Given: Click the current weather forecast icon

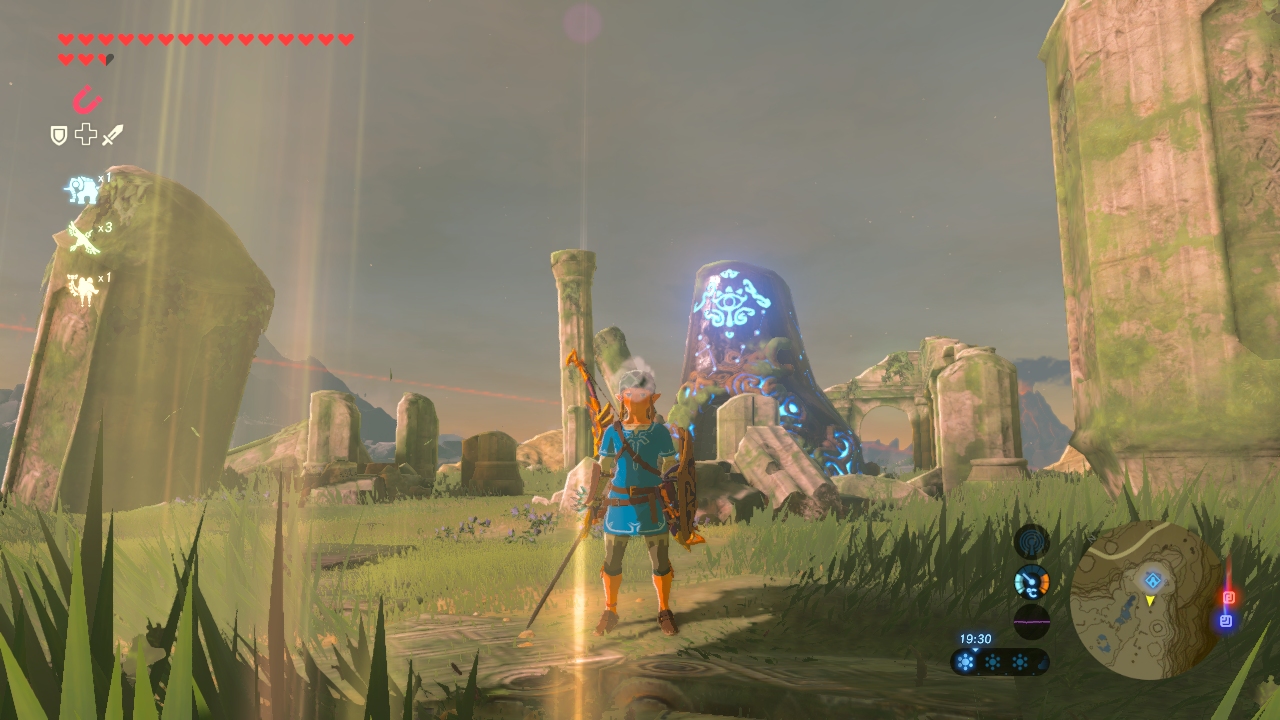Looking at the screenshot, I should point(966,661).
